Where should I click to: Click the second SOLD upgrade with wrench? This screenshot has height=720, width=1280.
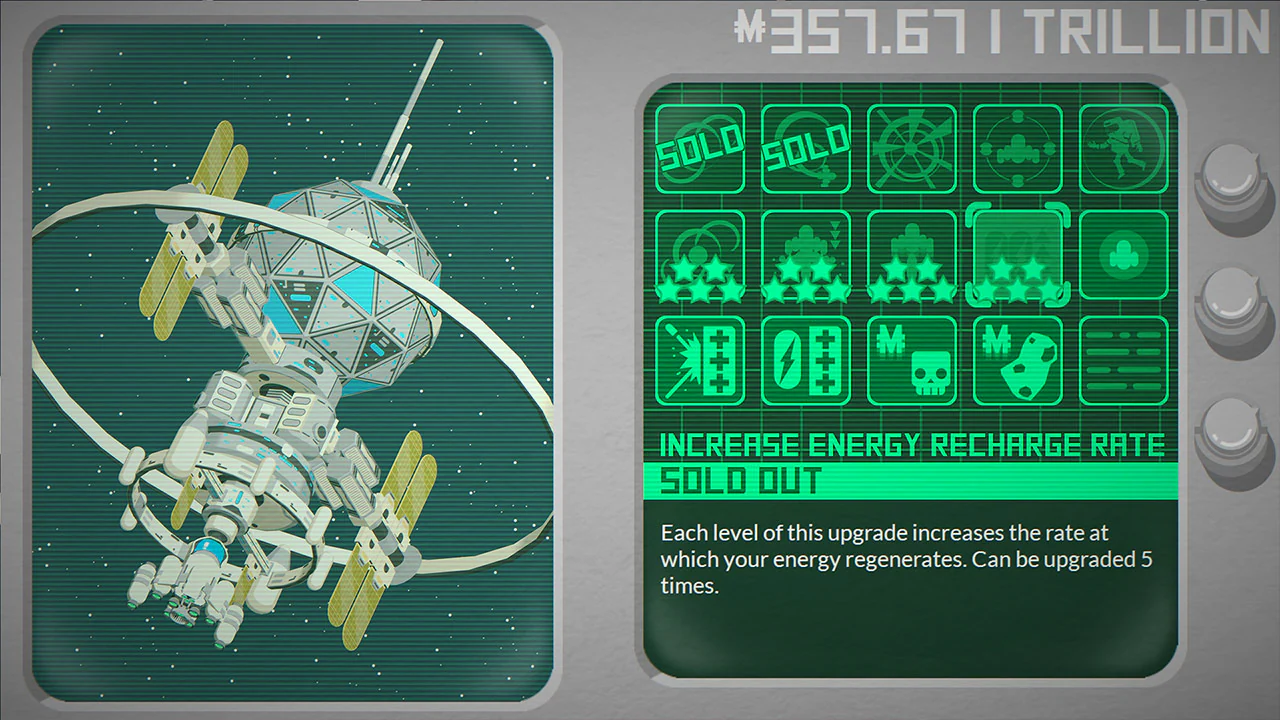[805, 148]
